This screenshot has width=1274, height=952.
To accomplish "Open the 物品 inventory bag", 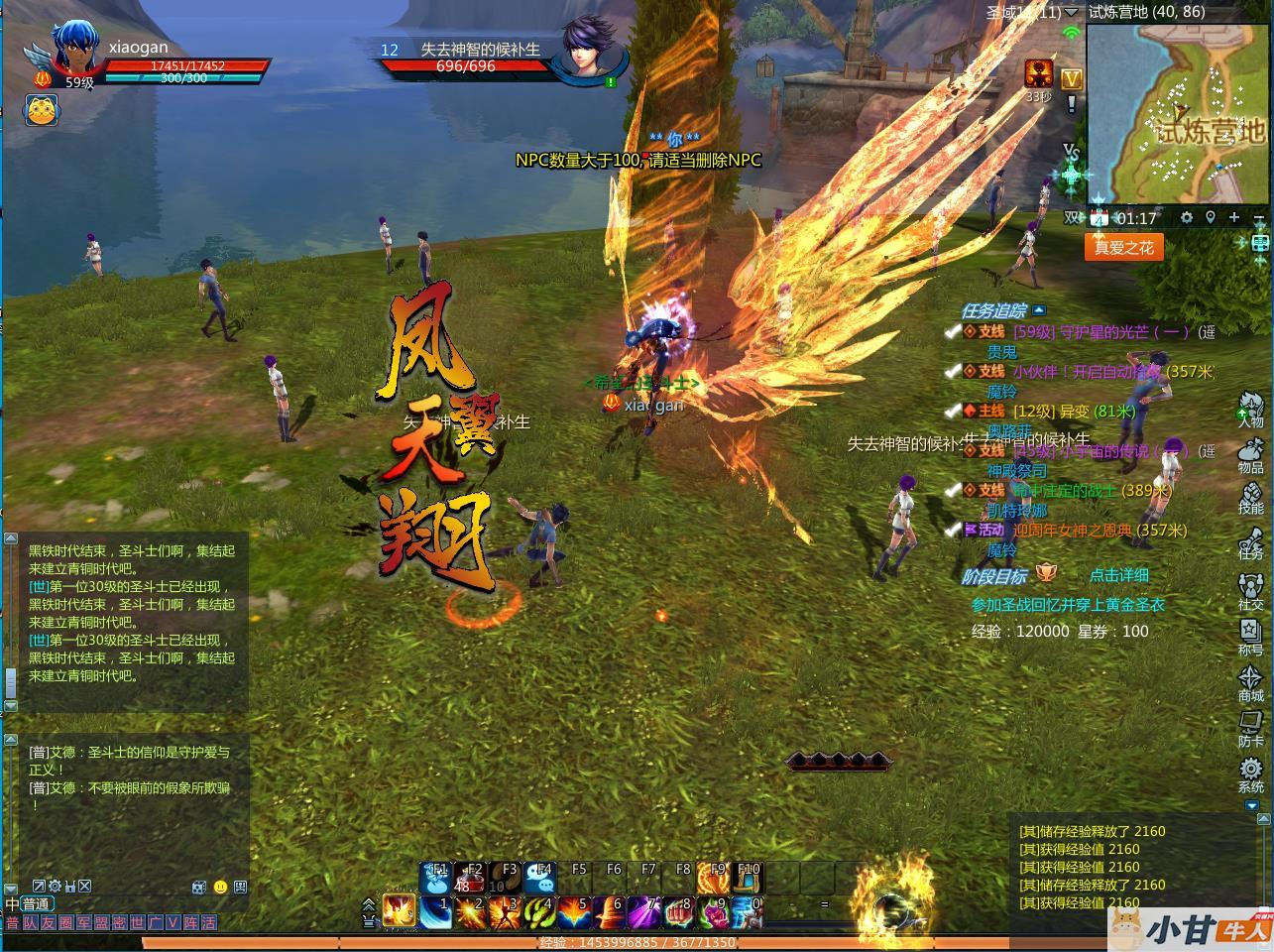I will pyautogui.click(x=1250, y=455).
